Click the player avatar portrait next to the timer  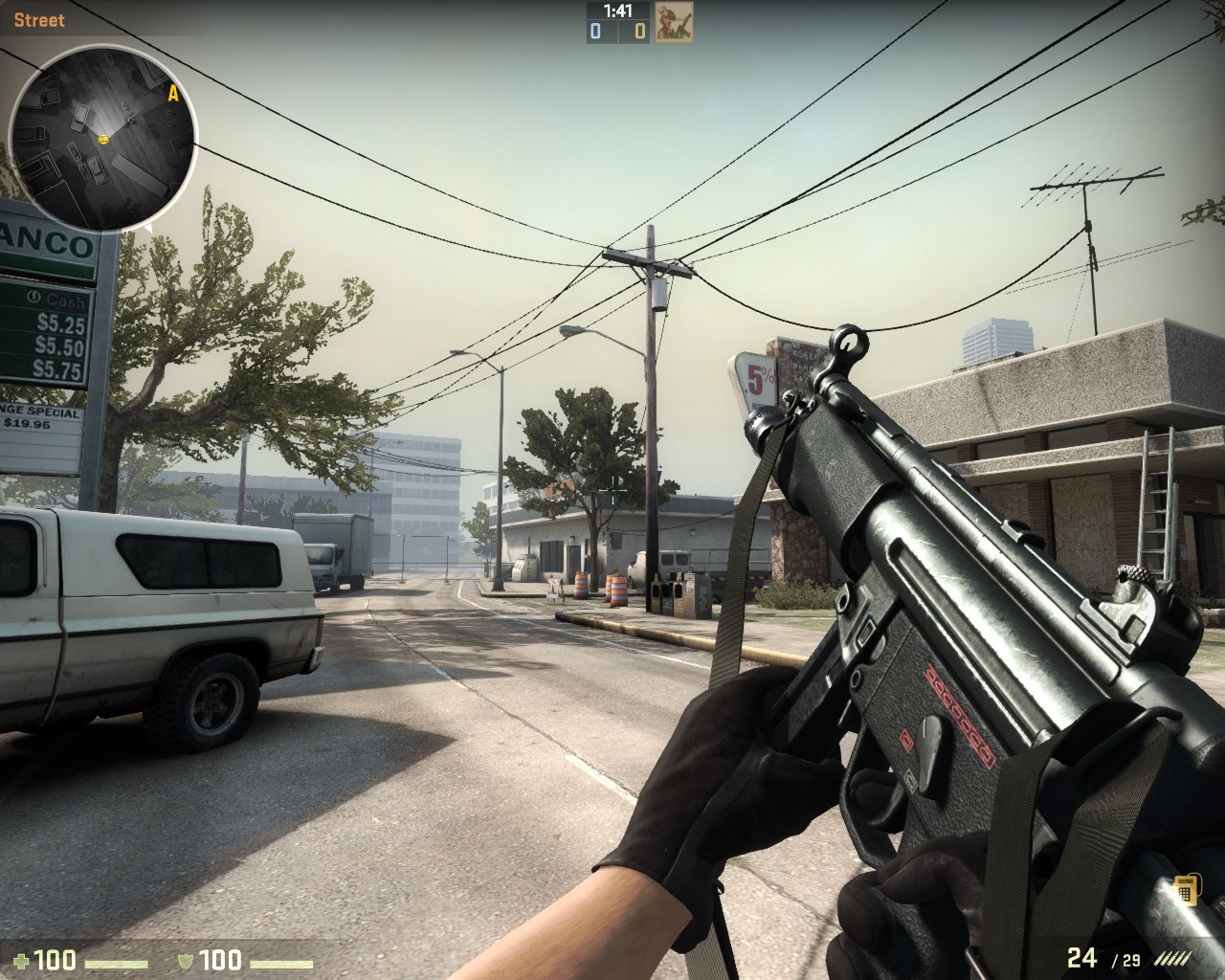click(x=676, y=22)
